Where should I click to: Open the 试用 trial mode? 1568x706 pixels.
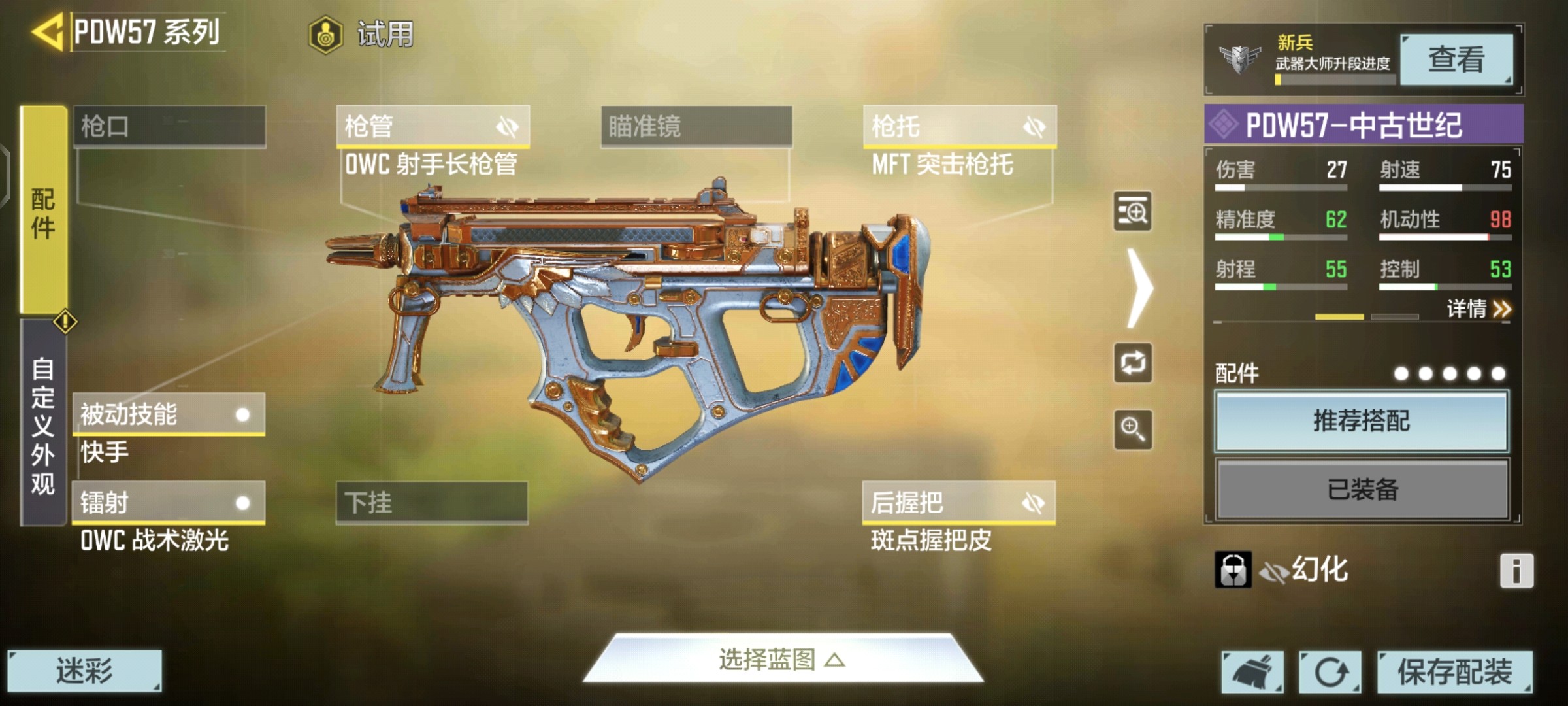(361, 34)
